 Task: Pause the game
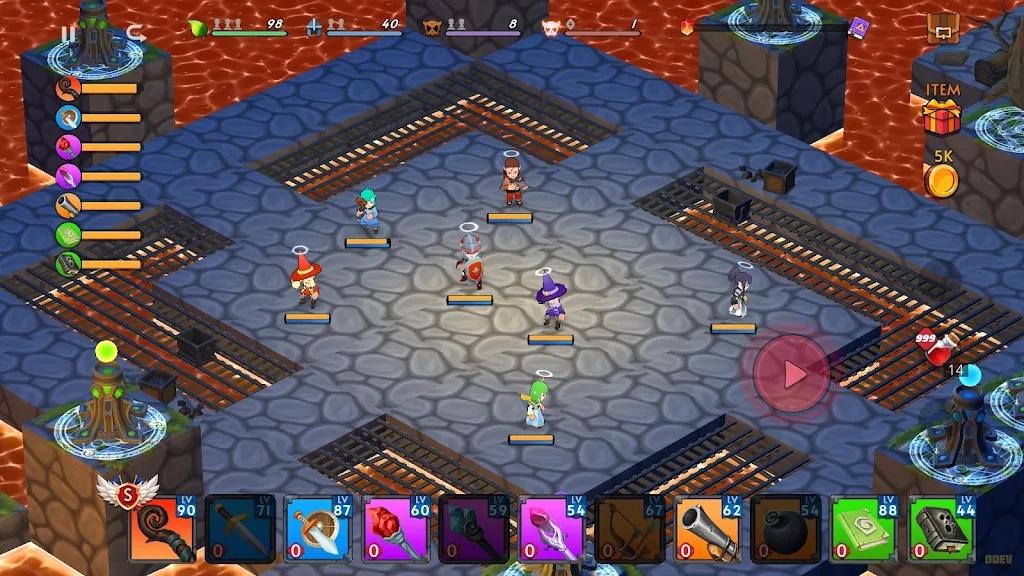tap(69, 34)
